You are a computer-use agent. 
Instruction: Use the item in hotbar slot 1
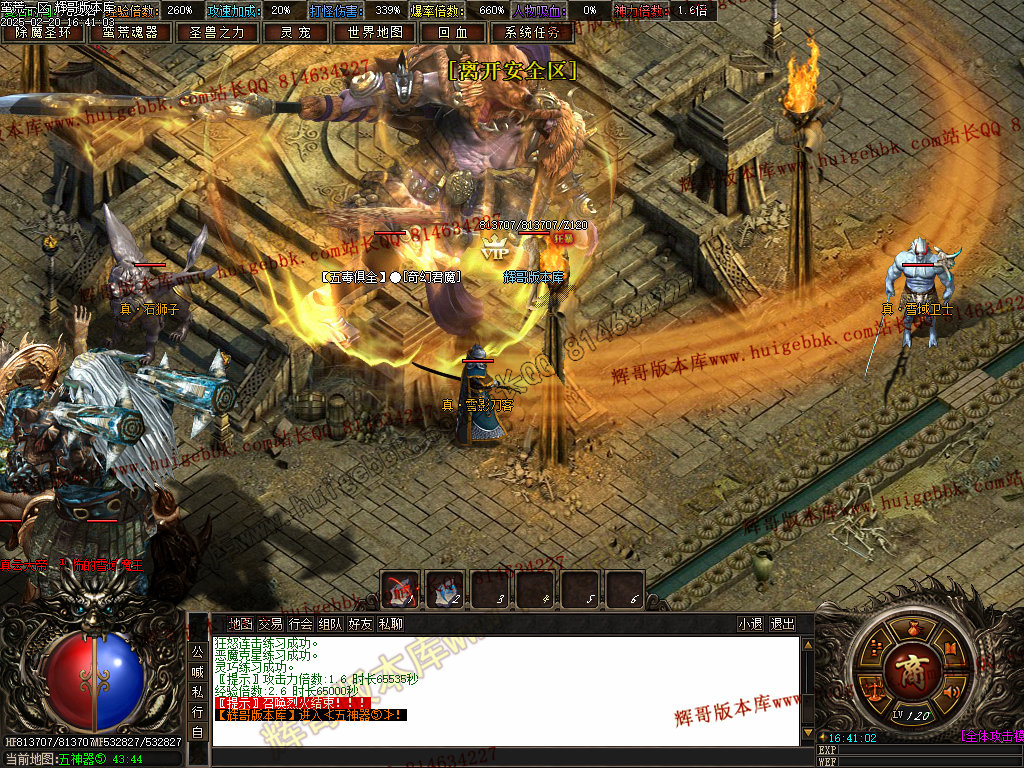[402, 588]
